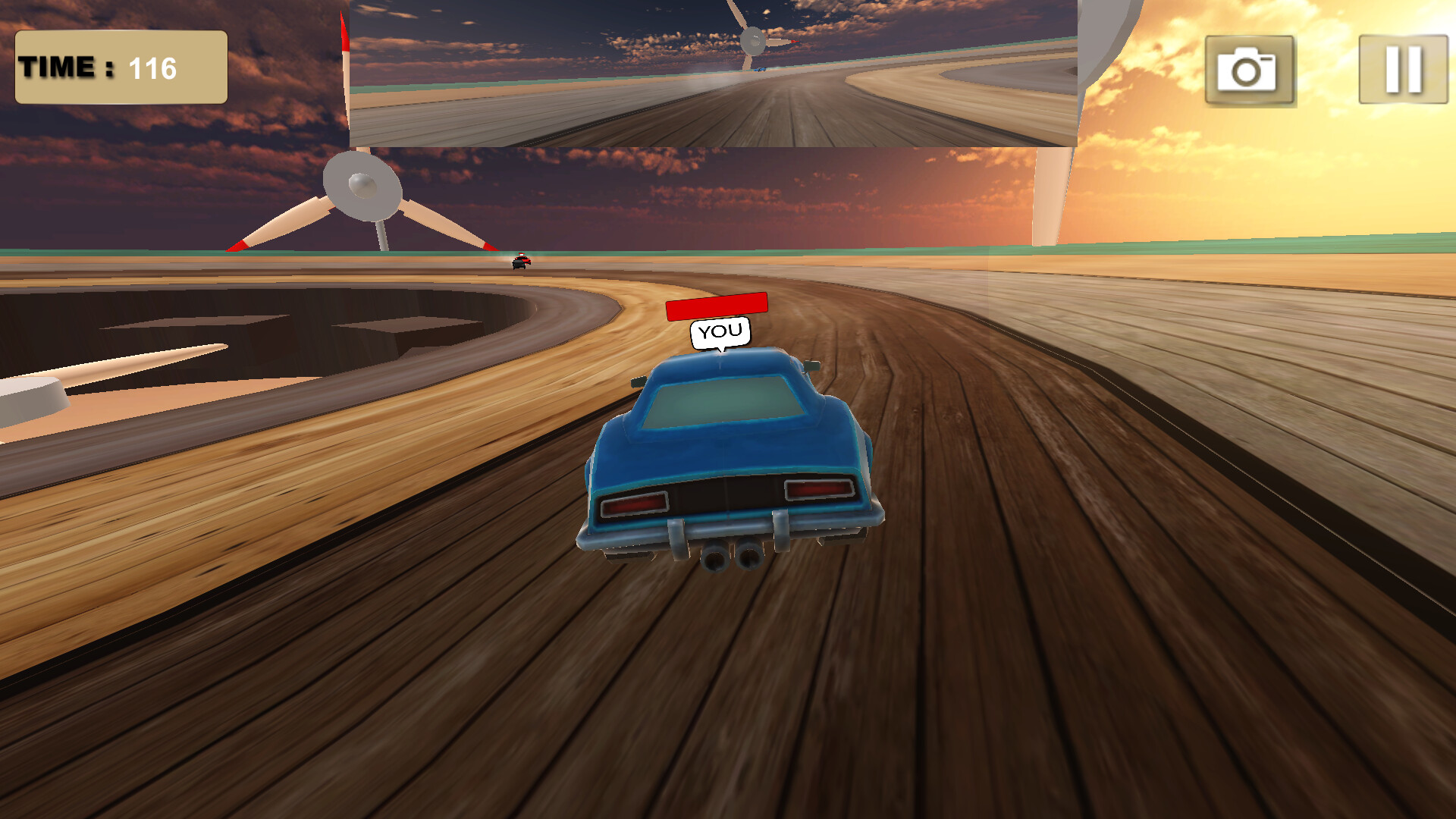1456x819 pixels.
Task: Click the windmill hub in the scenery
Action: (x=362, y=184)
